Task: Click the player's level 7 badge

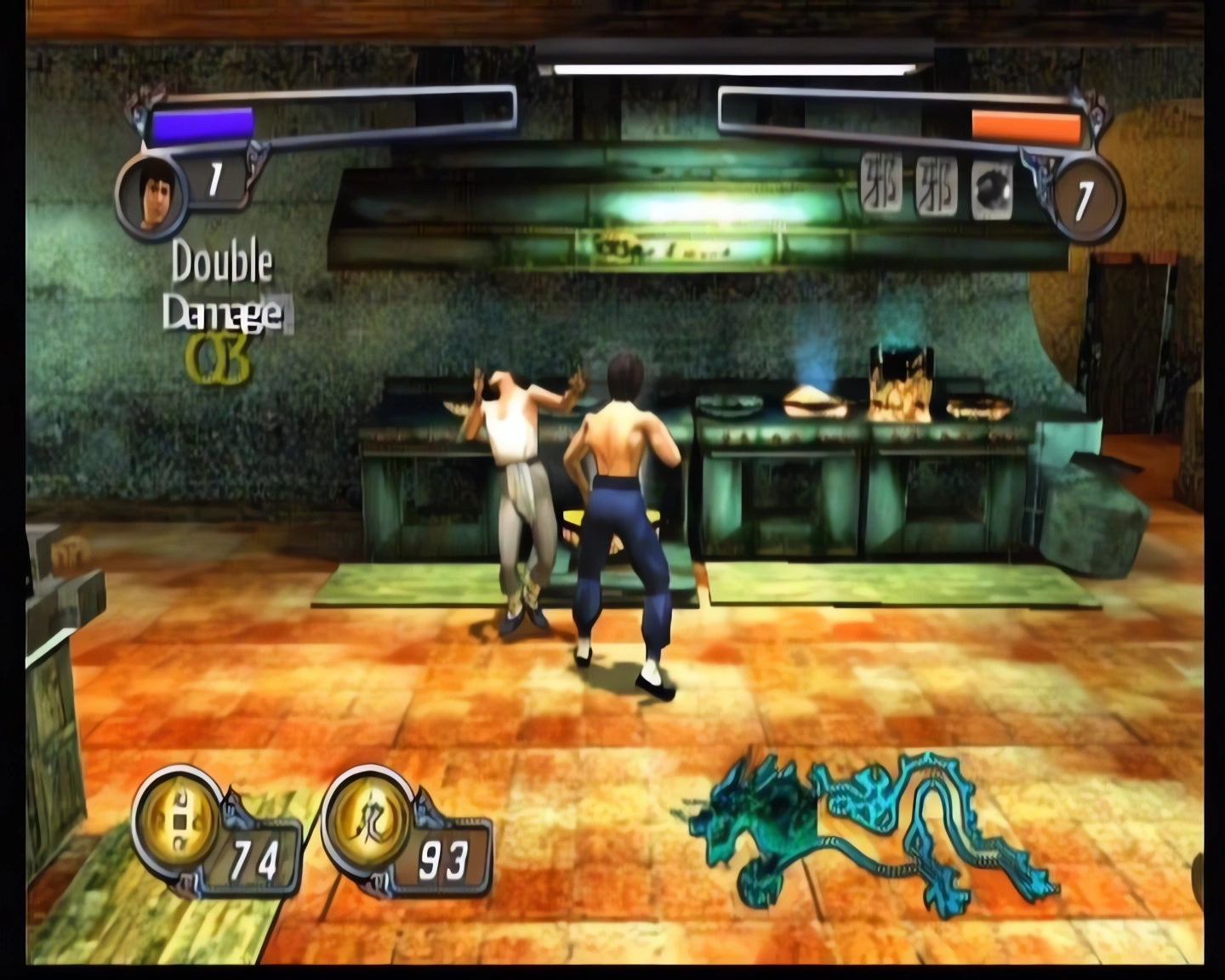Action: tap(215, 178)
